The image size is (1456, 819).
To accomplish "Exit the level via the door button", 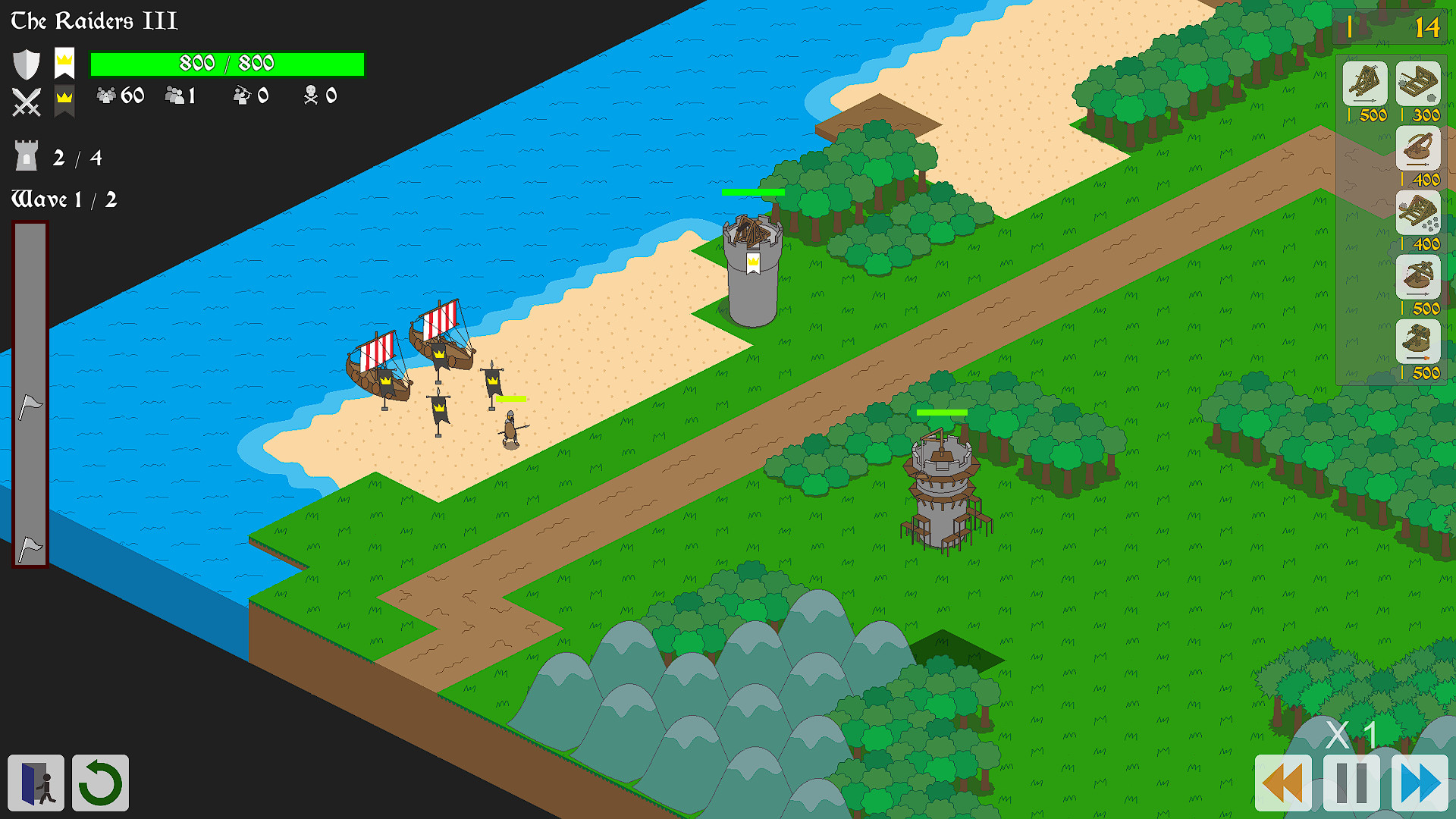I will (36, 783).
